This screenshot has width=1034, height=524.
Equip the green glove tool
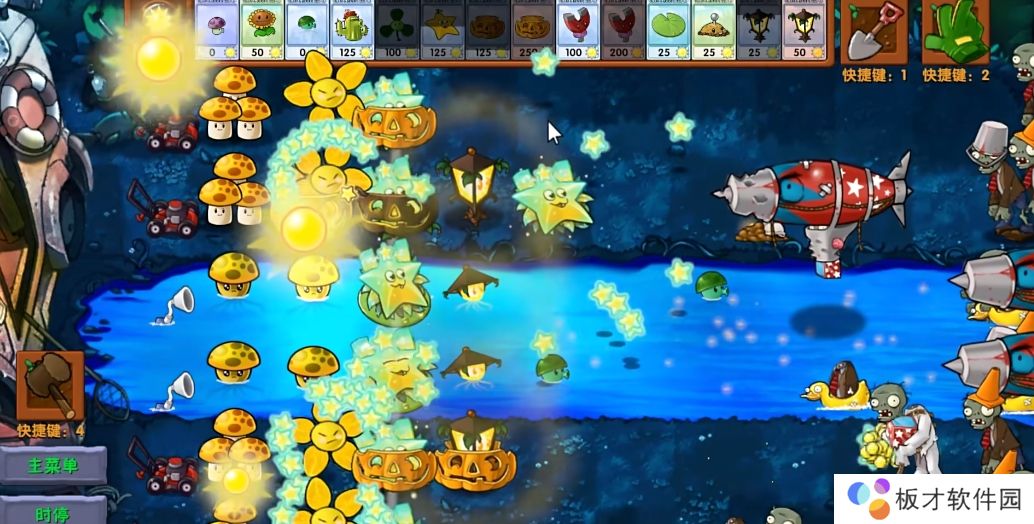955,32
